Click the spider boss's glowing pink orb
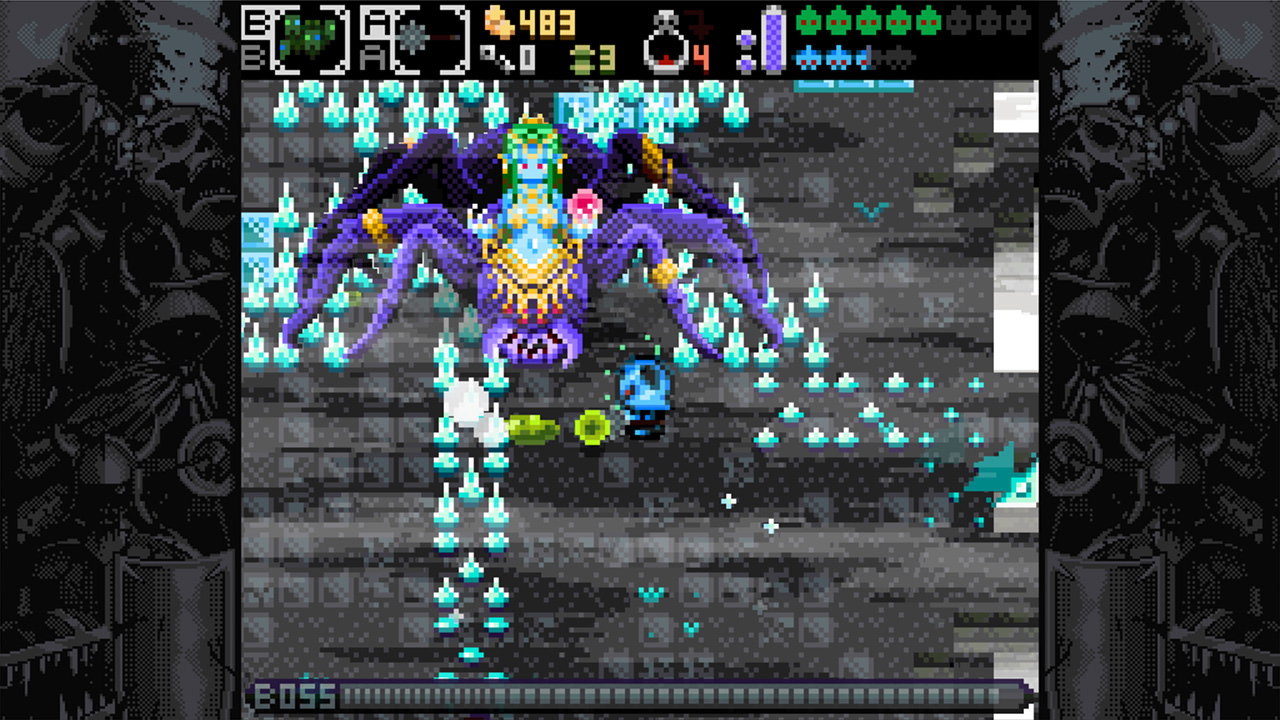Screen dimensions: 1280x720 [x=585, y=203]
